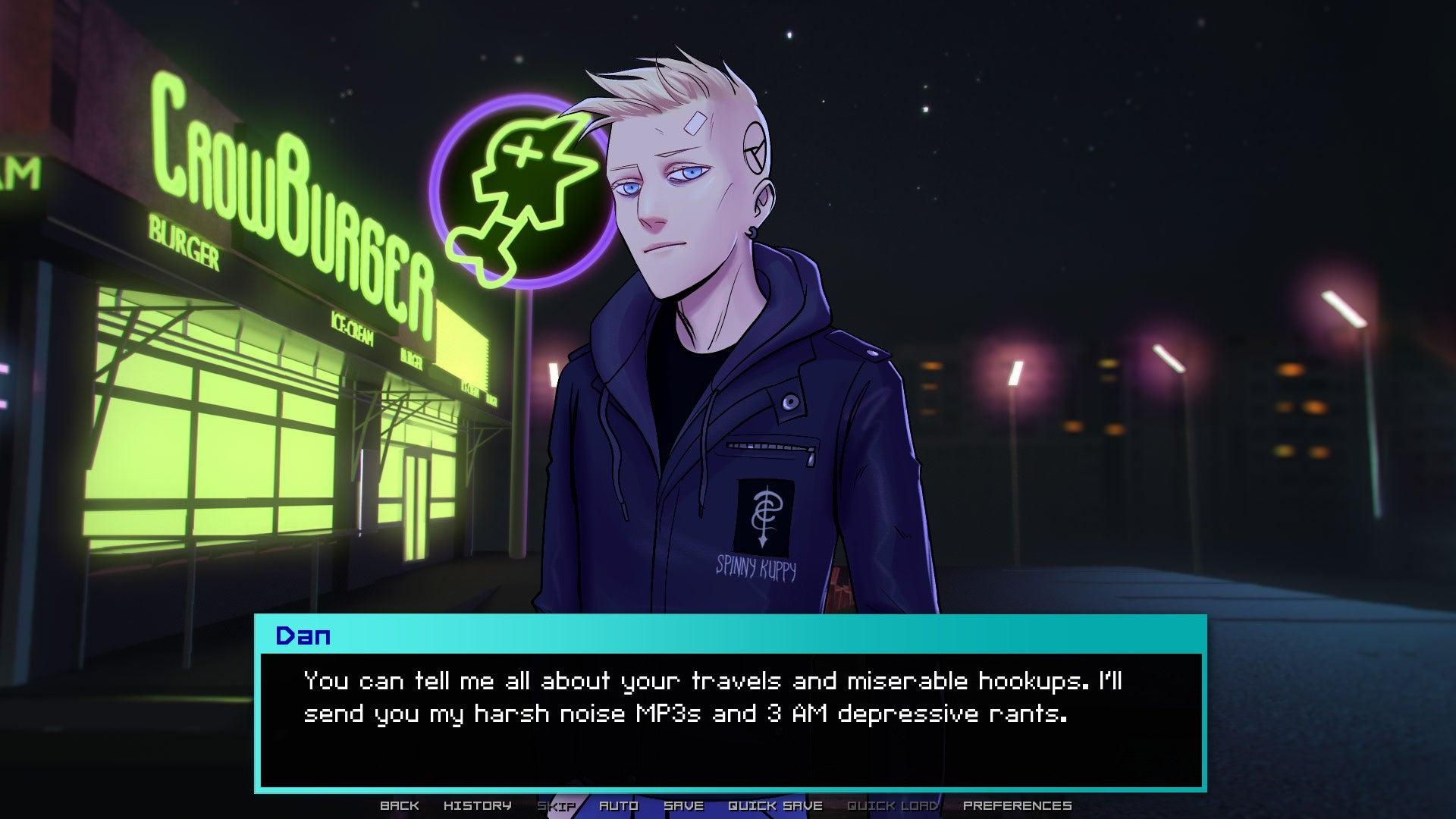1456x819 pixels.
Task: Enable SKIP mode to fast-forward dialogue
Action: (555, 805)
